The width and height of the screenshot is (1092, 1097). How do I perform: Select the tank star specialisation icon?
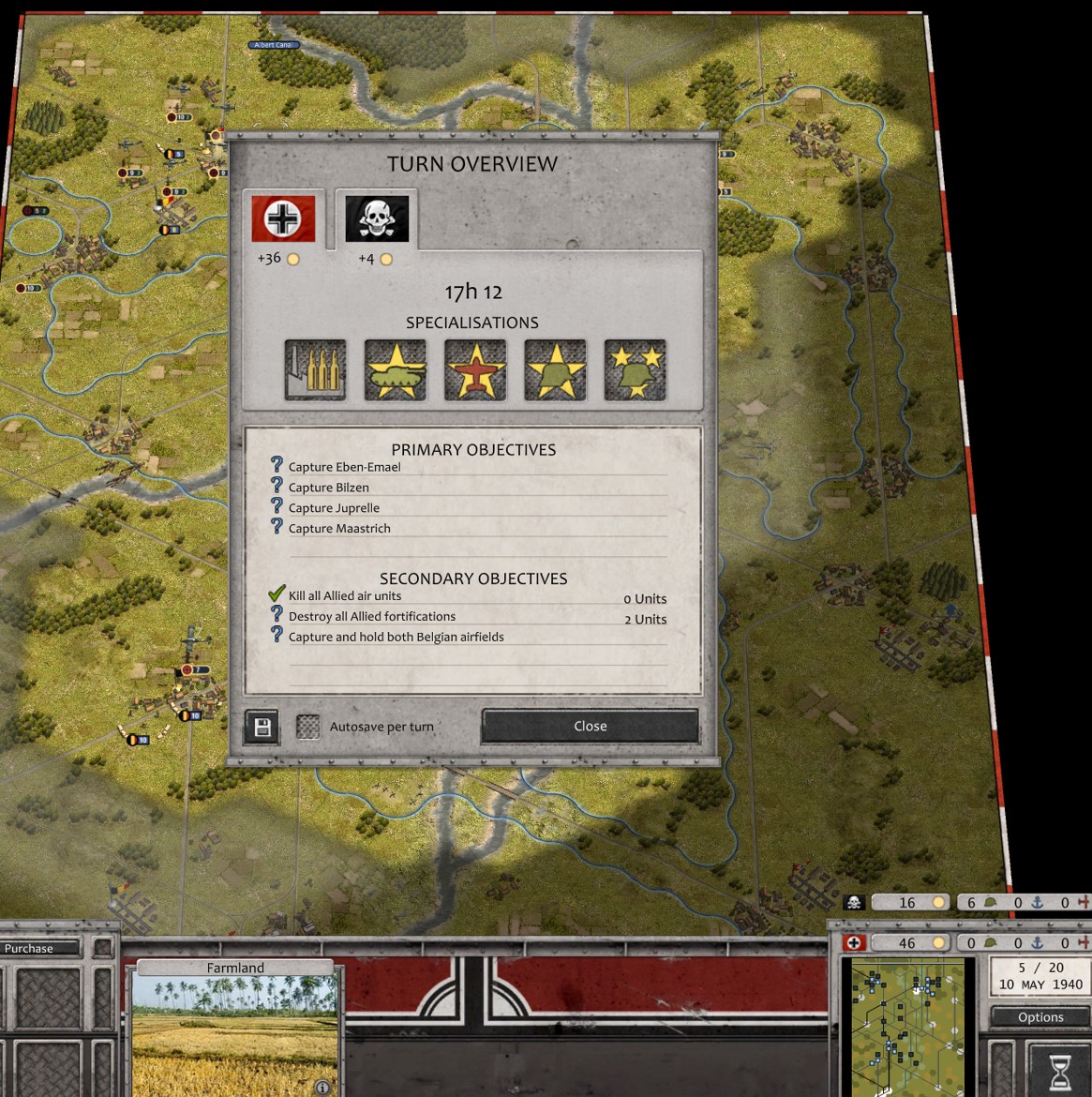click(396, 370)
